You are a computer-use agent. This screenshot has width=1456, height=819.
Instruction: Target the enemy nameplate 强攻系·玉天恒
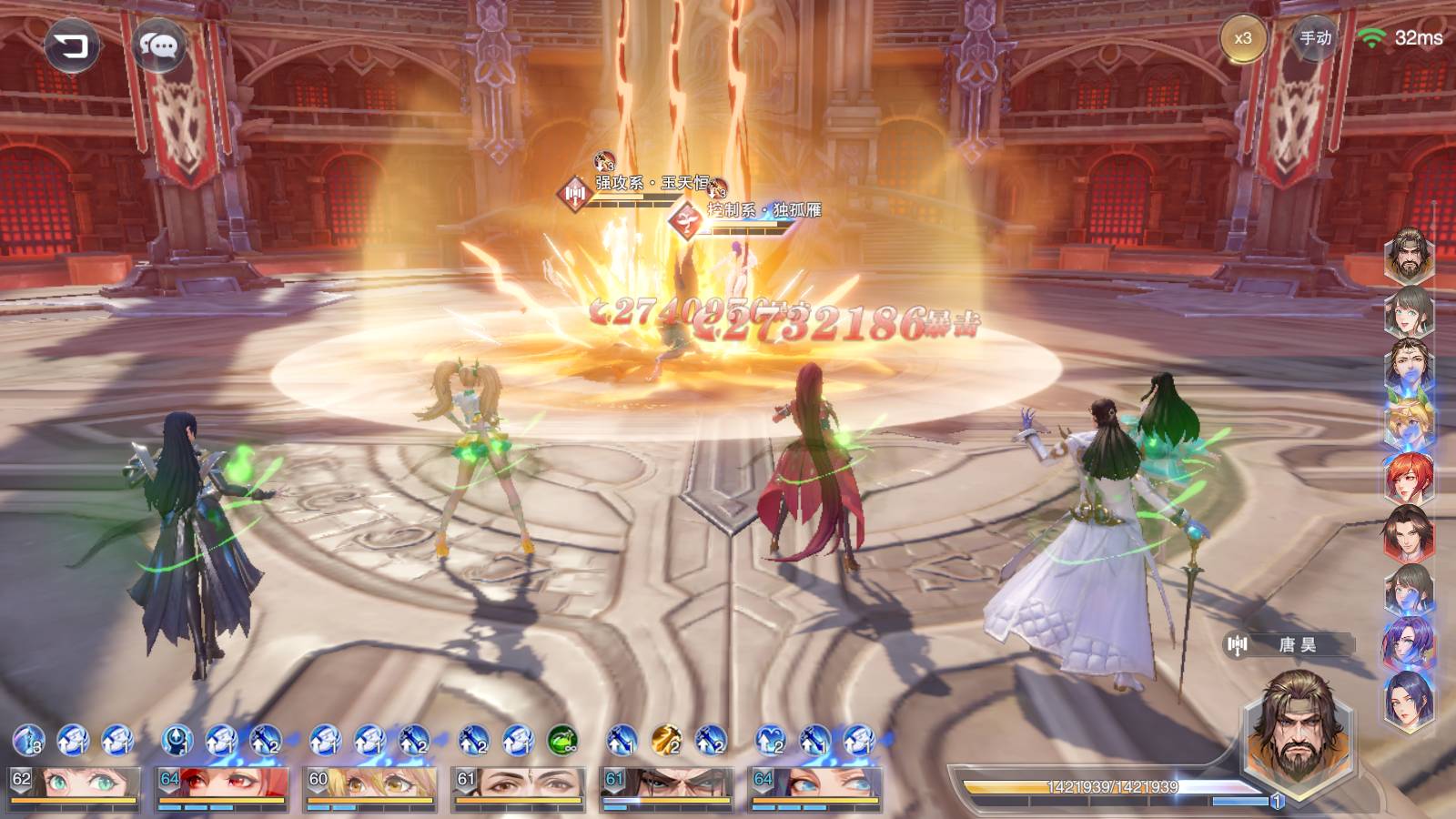(x=651, y=183)
